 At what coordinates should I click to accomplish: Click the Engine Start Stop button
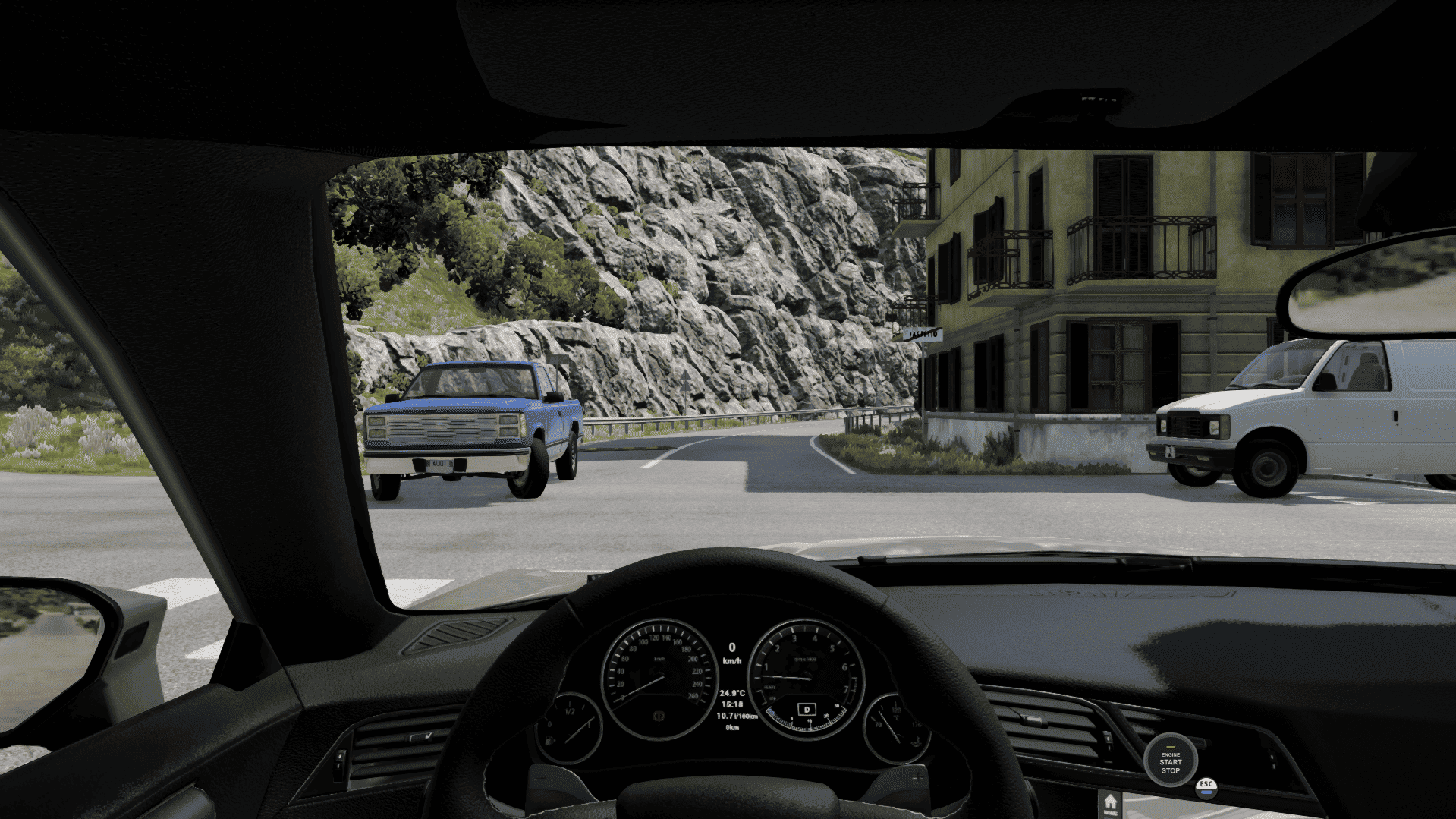click(x=1170, y=760)
